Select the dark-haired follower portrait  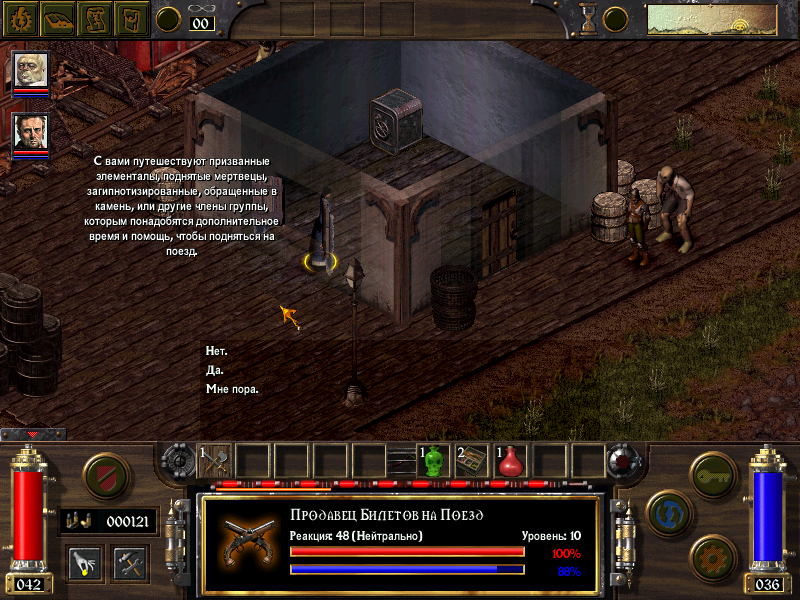(x=31, y=134)
